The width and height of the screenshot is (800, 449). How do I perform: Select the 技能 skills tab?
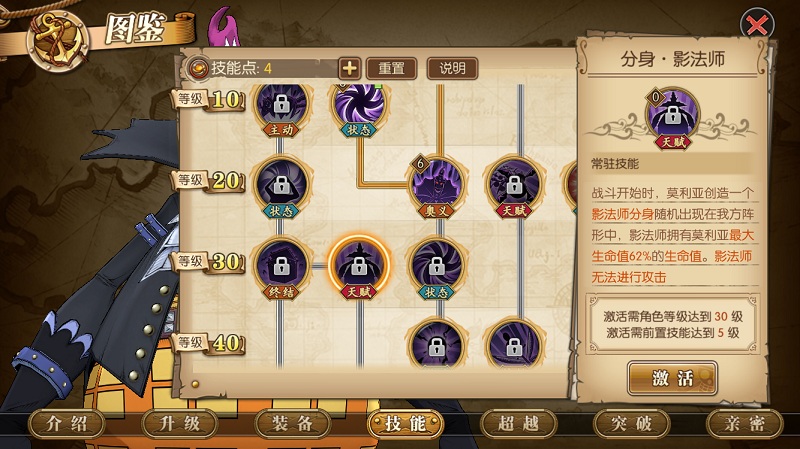click(405, 423)
